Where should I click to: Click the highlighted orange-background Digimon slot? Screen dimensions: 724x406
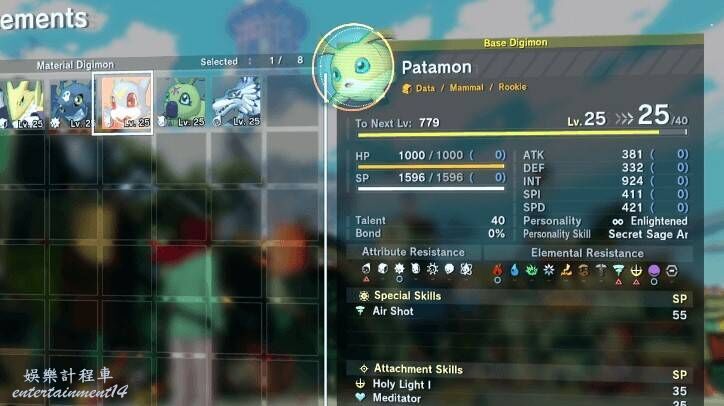(123, 102)
